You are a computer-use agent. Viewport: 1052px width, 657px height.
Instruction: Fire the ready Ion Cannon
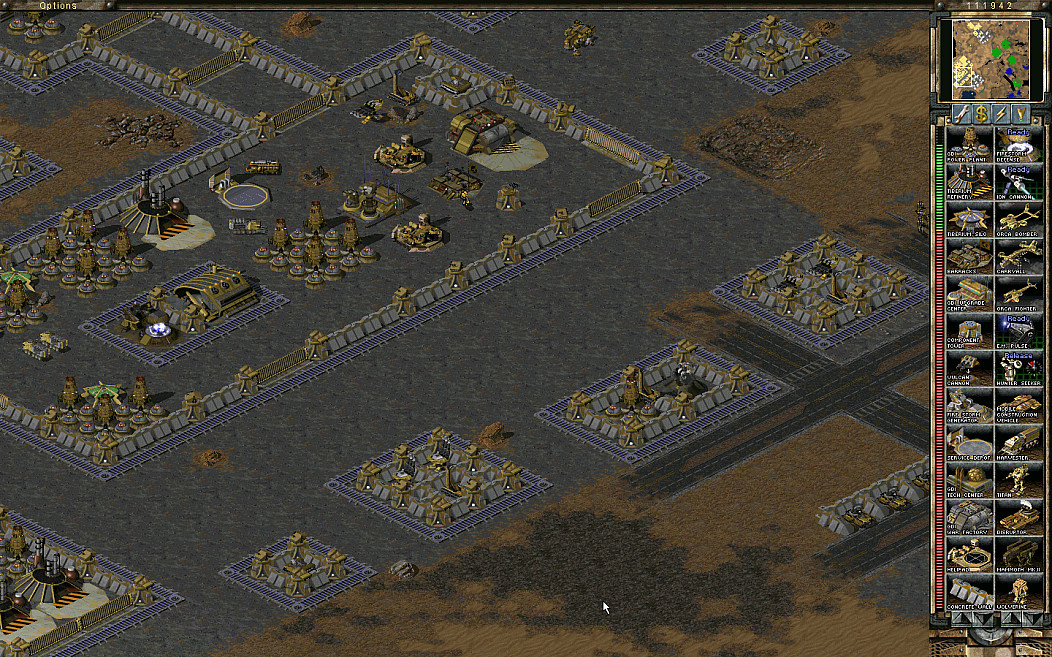[1018, 181]
